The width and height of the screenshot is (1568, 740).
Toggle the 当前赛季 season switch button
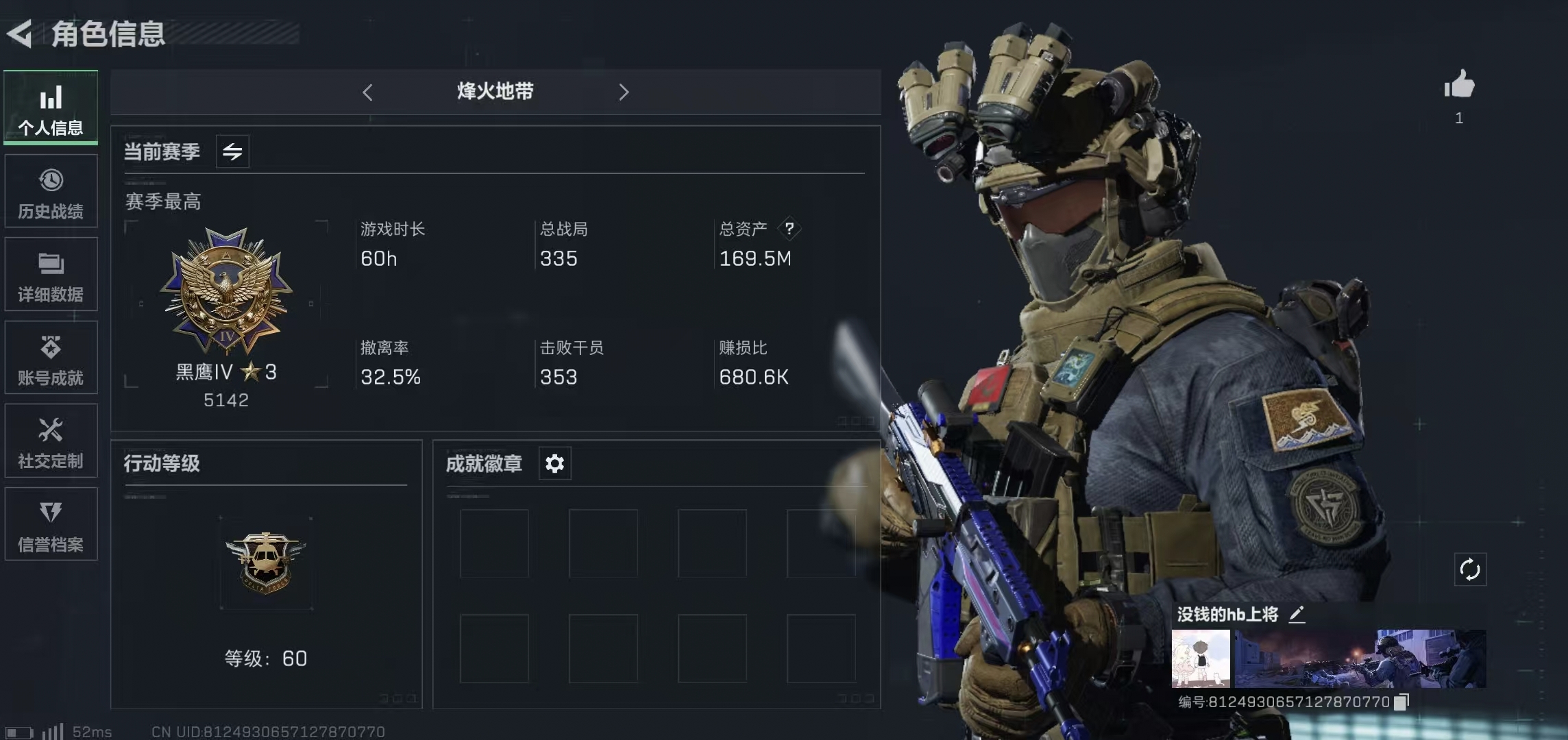(232, 151)
